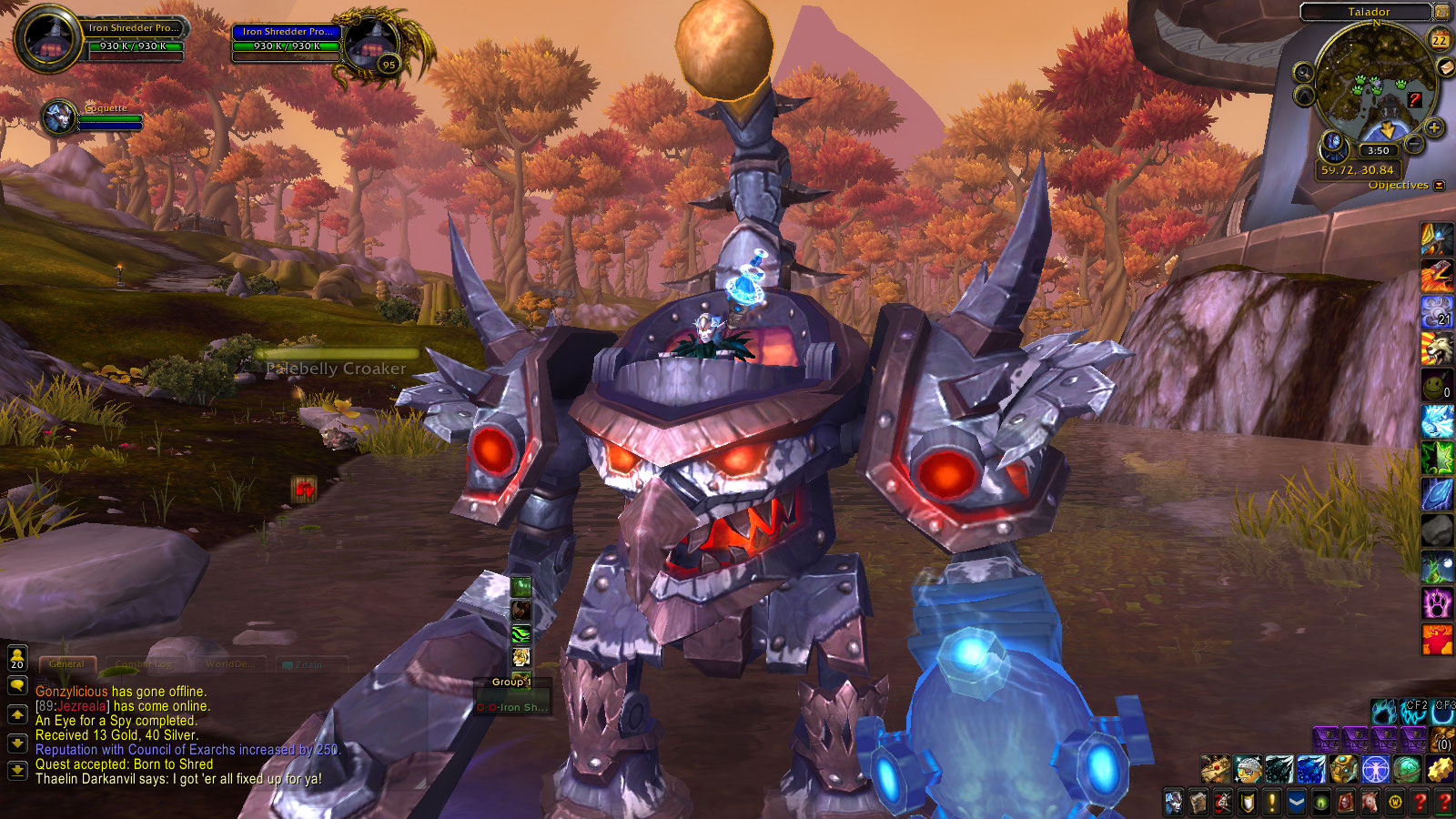Open the quest log exclamation button

point(1271,803)
